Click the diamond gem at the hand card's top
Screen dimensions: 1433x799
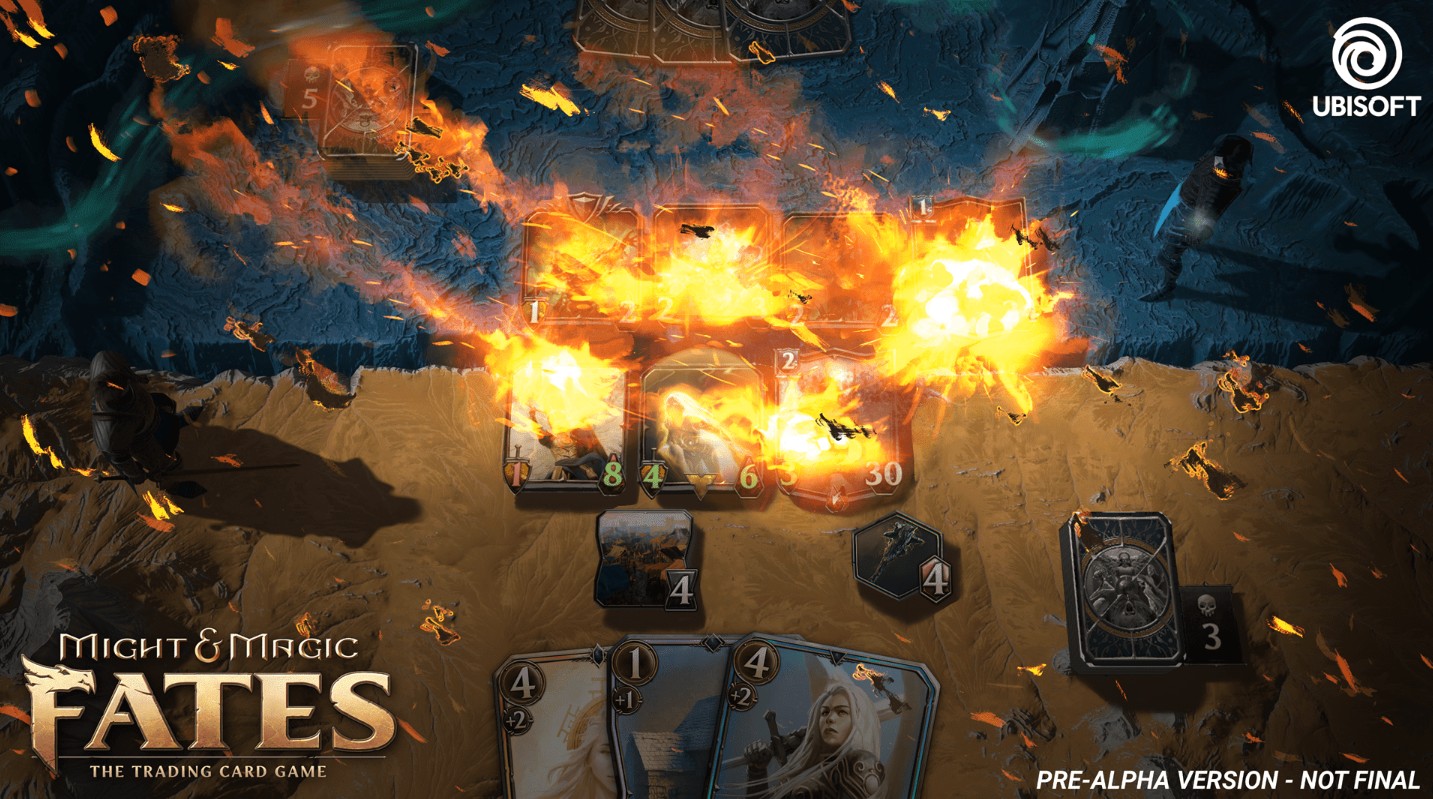tap(711, 642)
